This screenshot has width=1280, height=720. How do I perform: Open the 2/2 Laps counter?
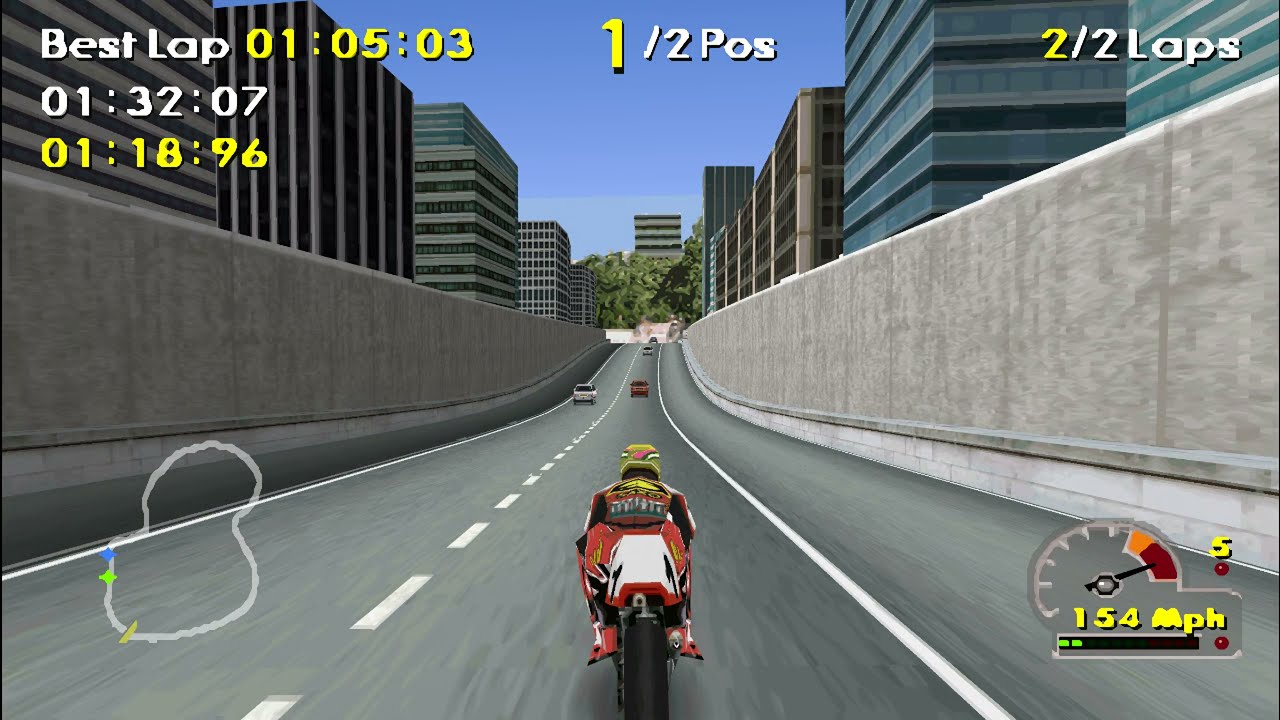(1140, 44)
